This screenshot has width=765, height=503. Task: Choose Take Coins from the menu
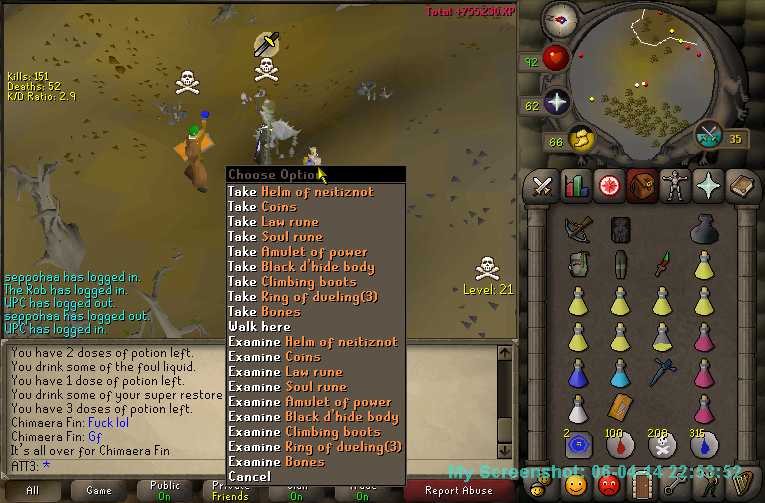click(262, 207)
